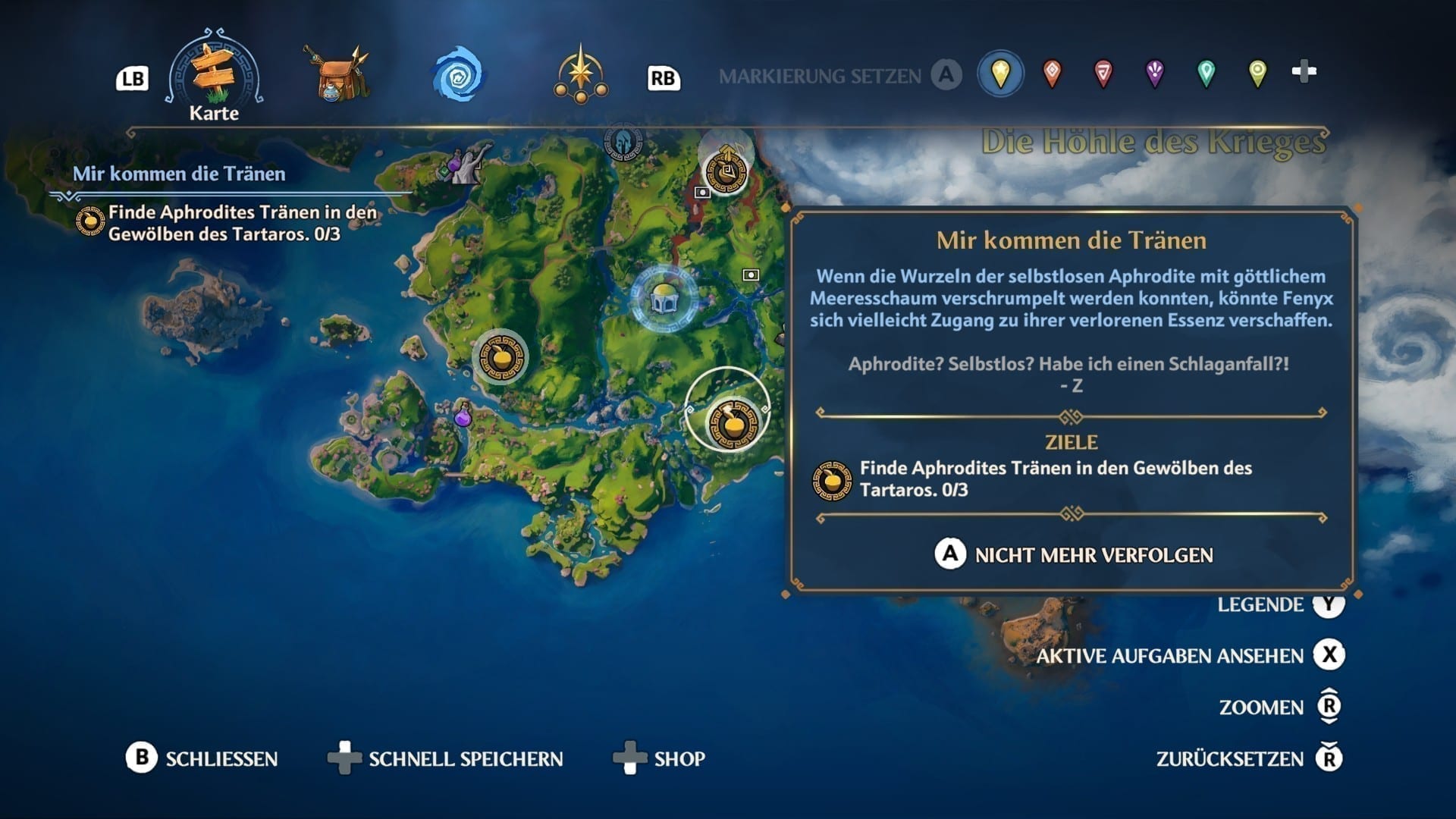Open the backpack inventory tab
The image size is (1456, 819).
point(337,75)
